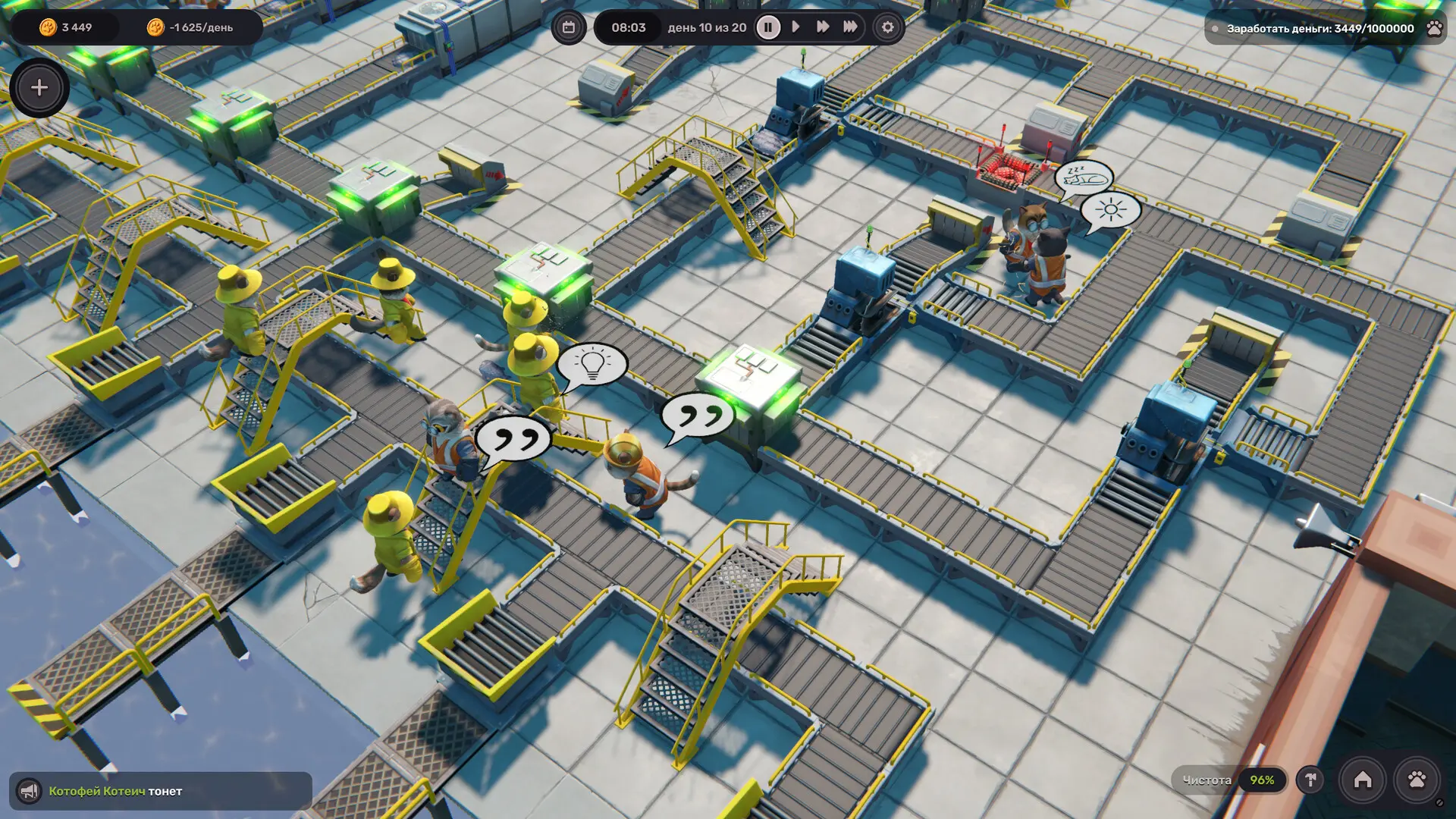Pause the game with the pause button
Screen dimensions: 1456x819
point(768,28)
